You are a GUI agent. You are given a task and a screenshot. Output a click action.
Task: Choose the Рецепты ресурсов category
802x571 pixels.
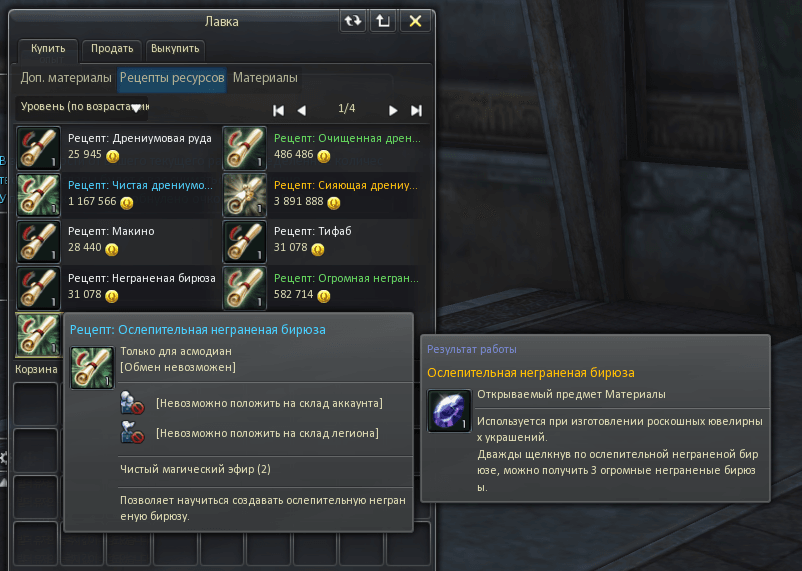click(x=172, y=77)
